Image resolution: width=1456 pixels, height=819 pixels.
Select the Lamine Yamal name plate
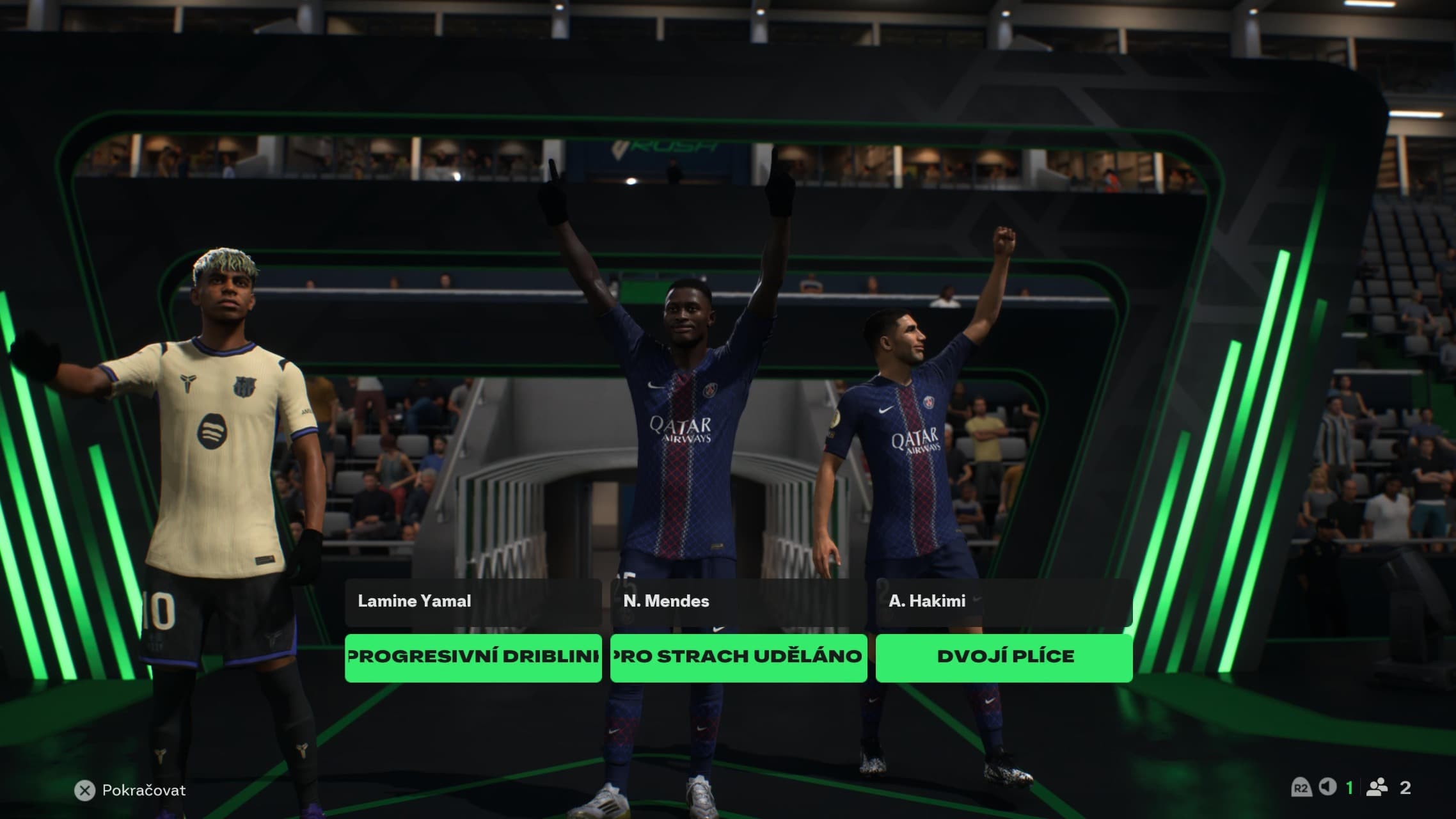tap(473, 602)
